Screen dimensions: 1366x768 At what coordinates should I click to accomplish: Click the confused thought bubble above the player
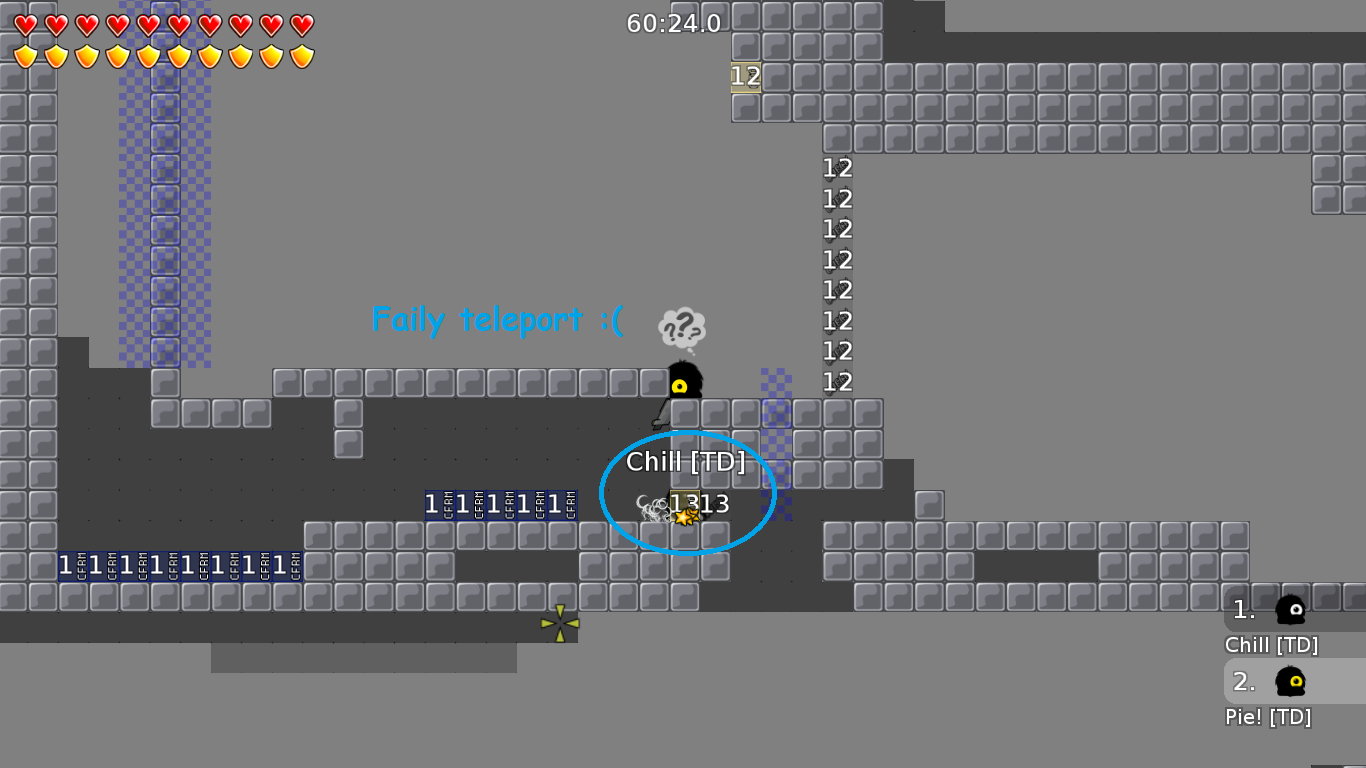[x=682, y=327]
